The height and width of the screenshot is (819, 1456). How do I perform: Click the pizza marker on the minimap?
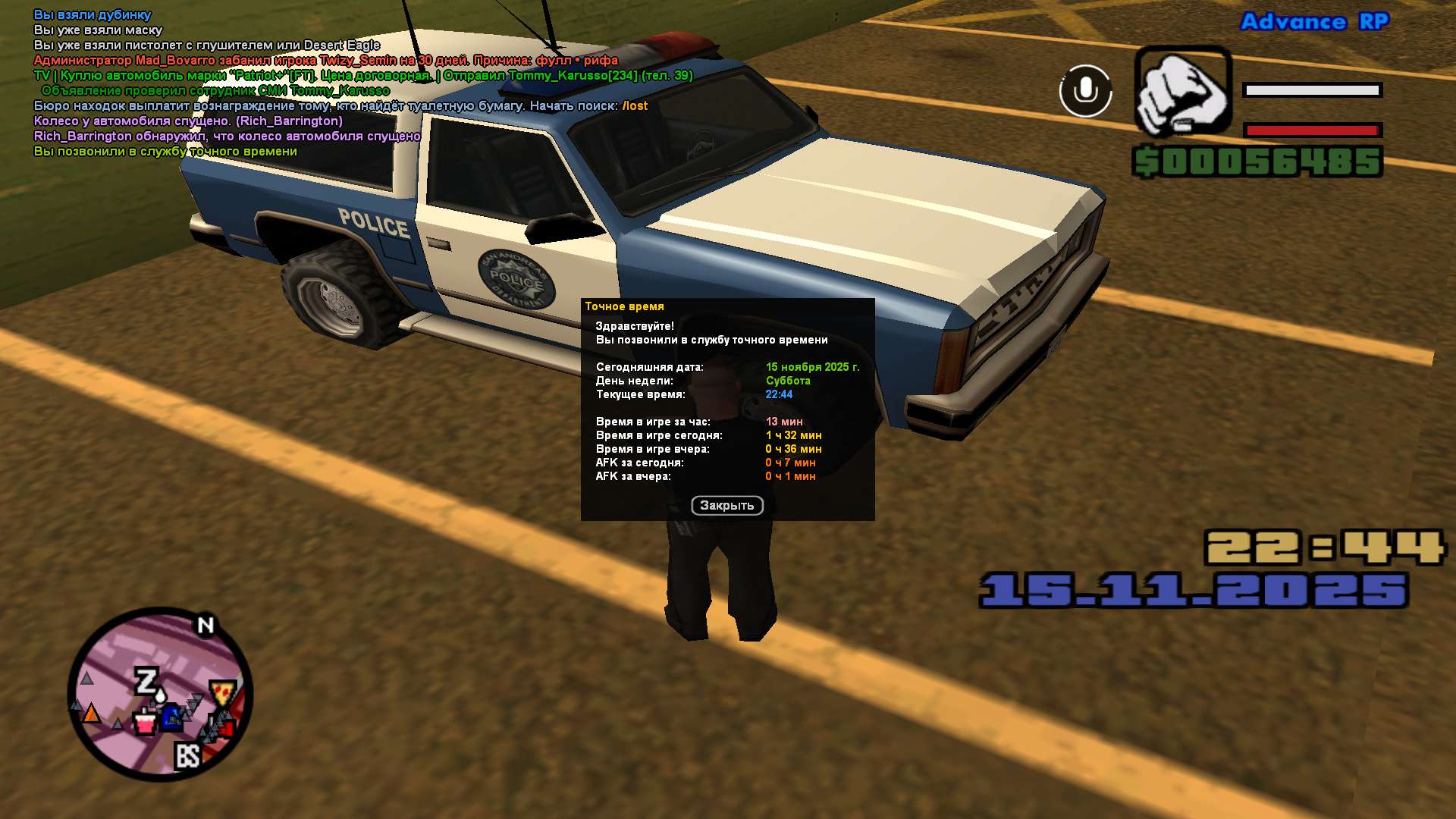click(222, 692)
